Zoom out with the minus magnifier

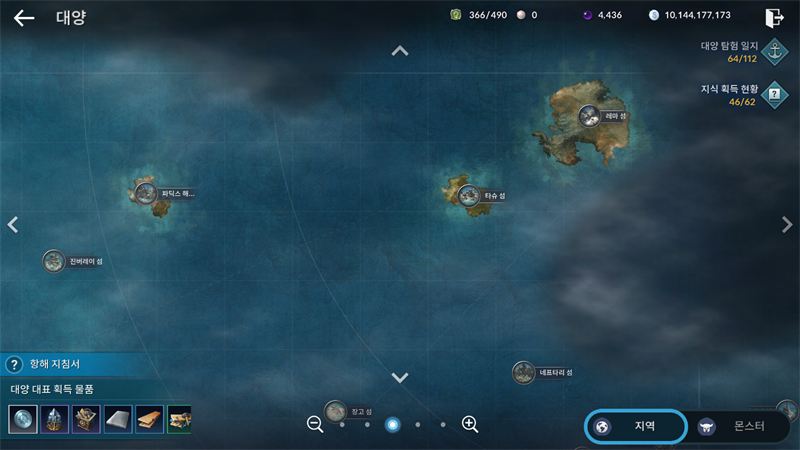pos(315,424)
